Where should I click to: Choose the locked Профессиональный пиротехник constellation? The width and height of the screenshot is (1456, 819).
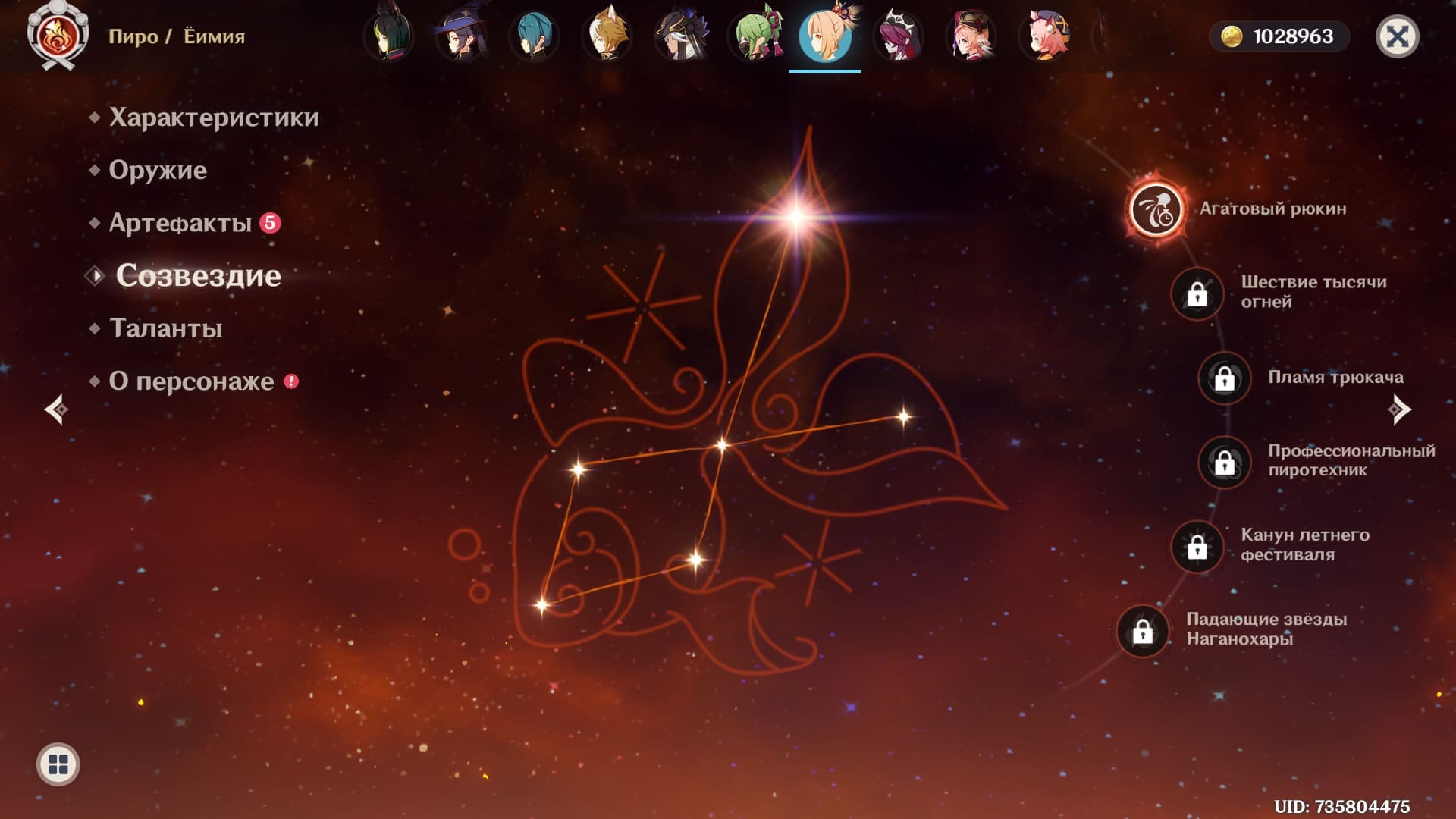click(x=1224, y=462)
